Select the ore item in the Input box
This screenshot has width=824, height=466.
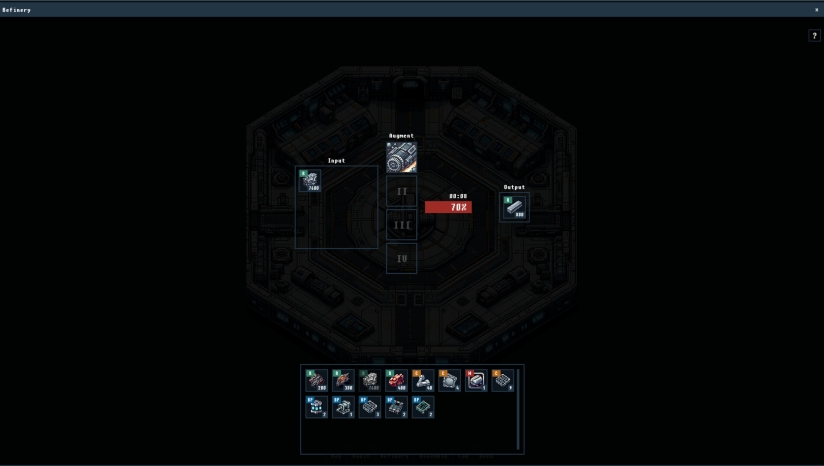click(x=311, y=180)
